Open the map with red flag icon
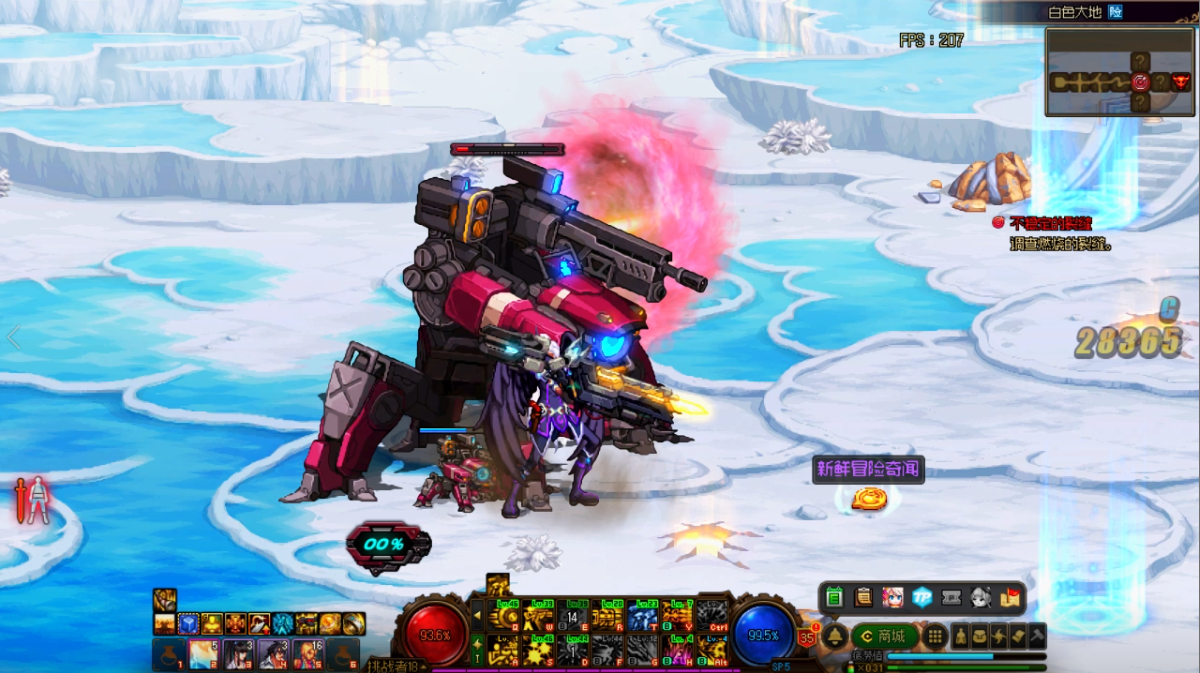Screen dimensions: 1200x673 coord(1009,598)
